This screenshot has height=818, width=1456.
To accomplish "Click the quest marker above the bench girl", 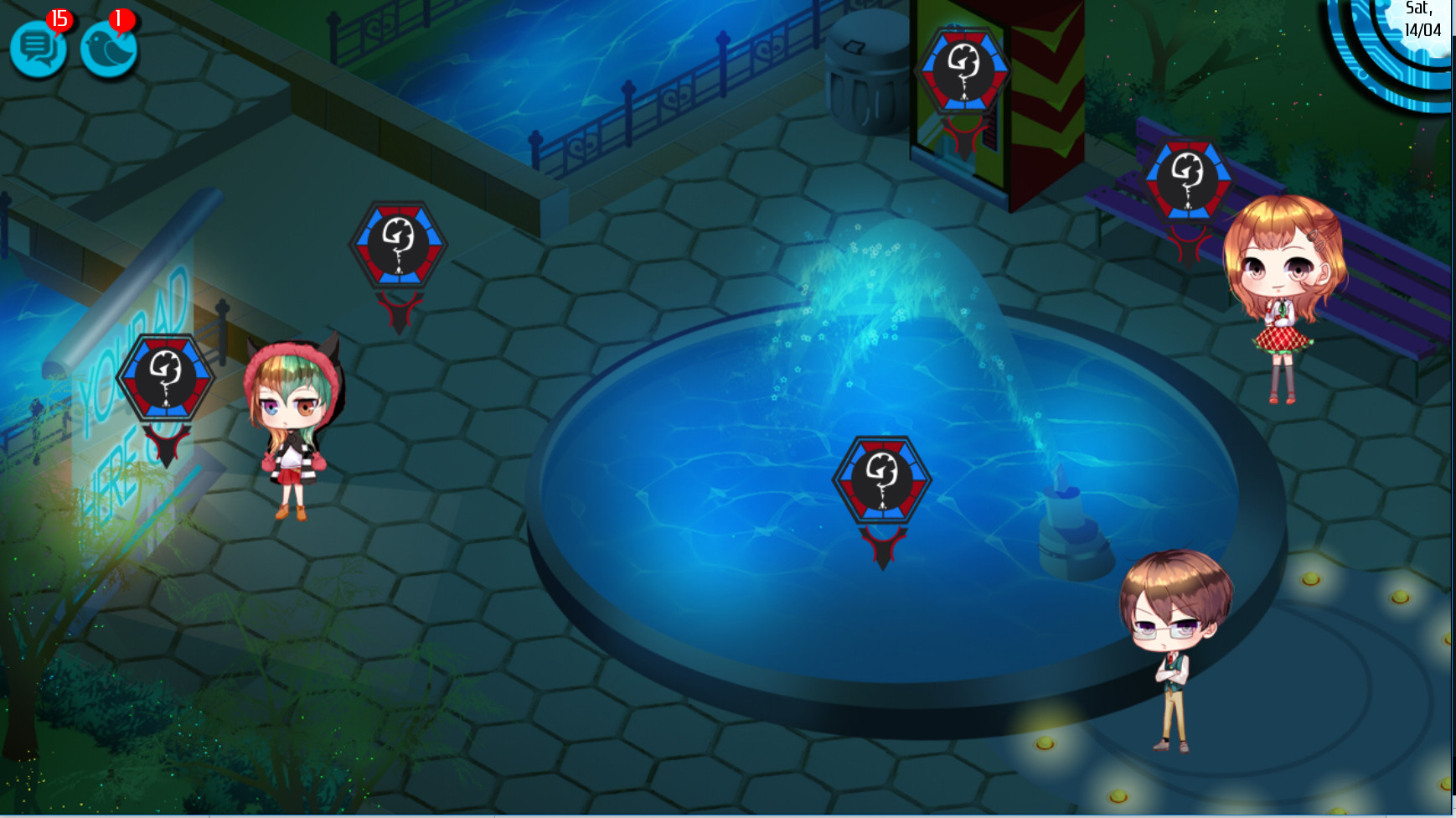I will tap(1190, 176).
